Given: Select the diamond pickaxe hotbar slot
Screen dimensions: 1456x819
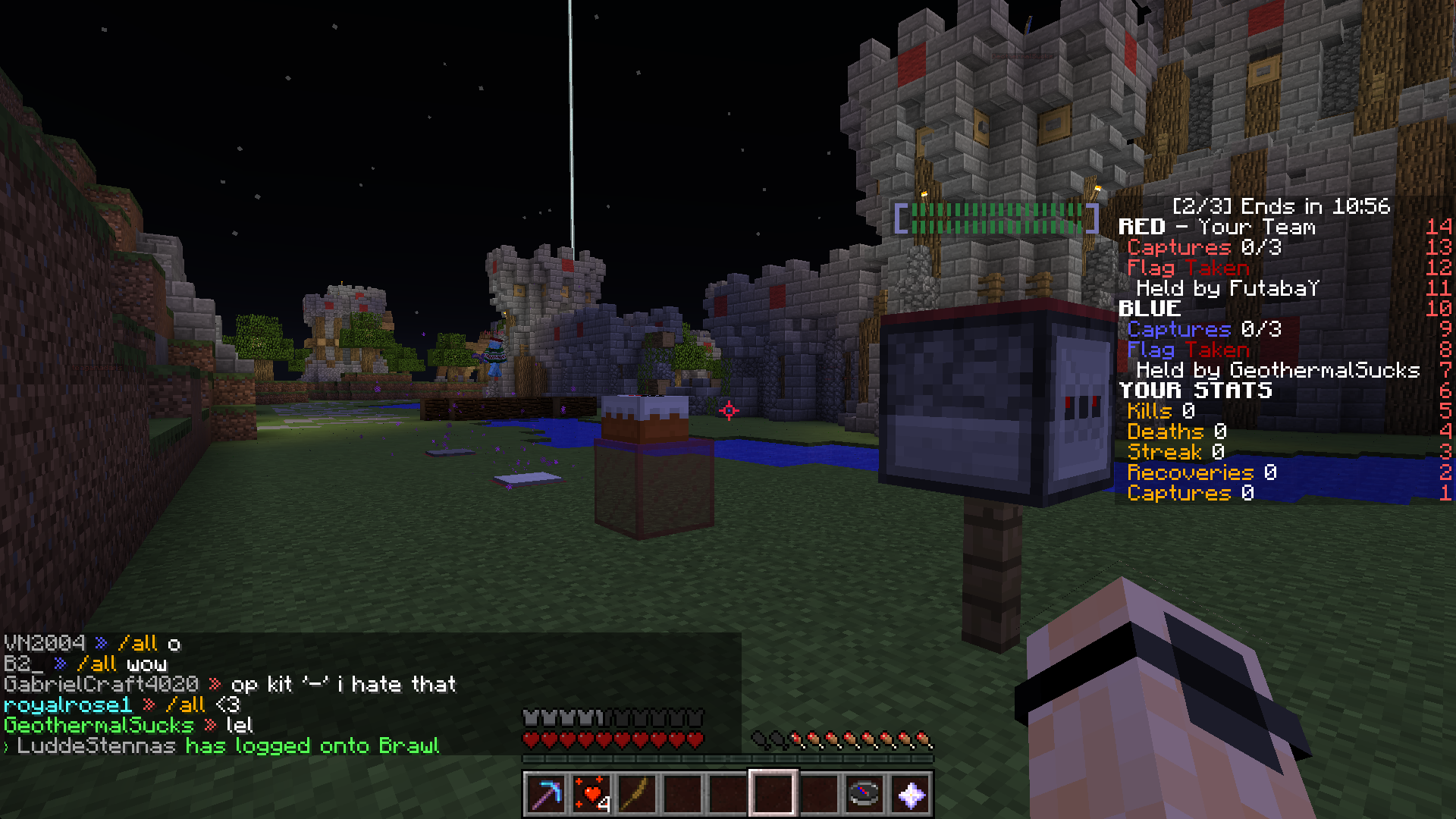Looking at the screenshot, I should point(545,794).
